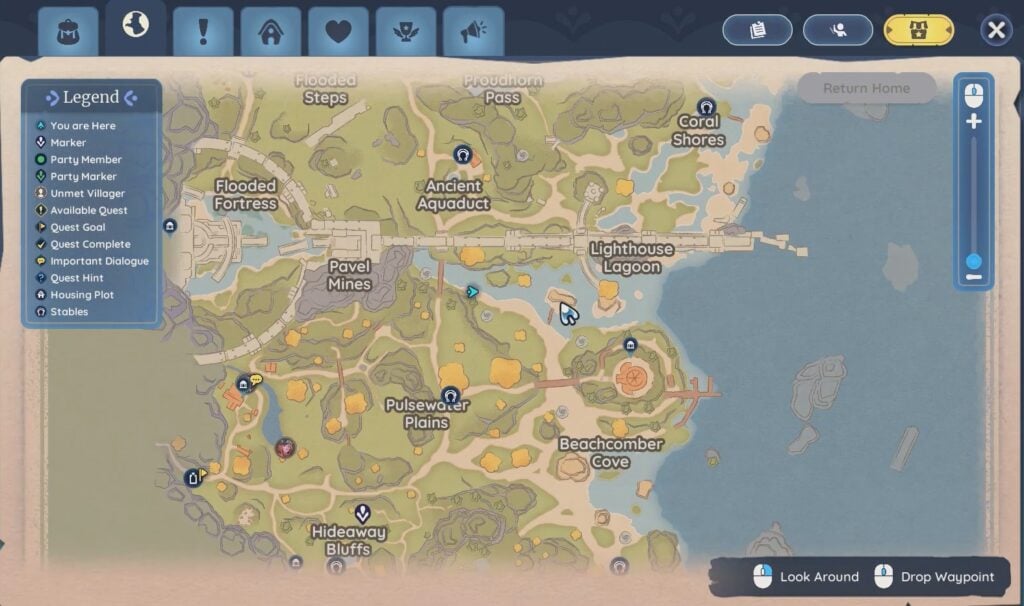The image size is (1024, 606).
Task: Click the blue zoom slider handle
Action: (x=973, y=261)
